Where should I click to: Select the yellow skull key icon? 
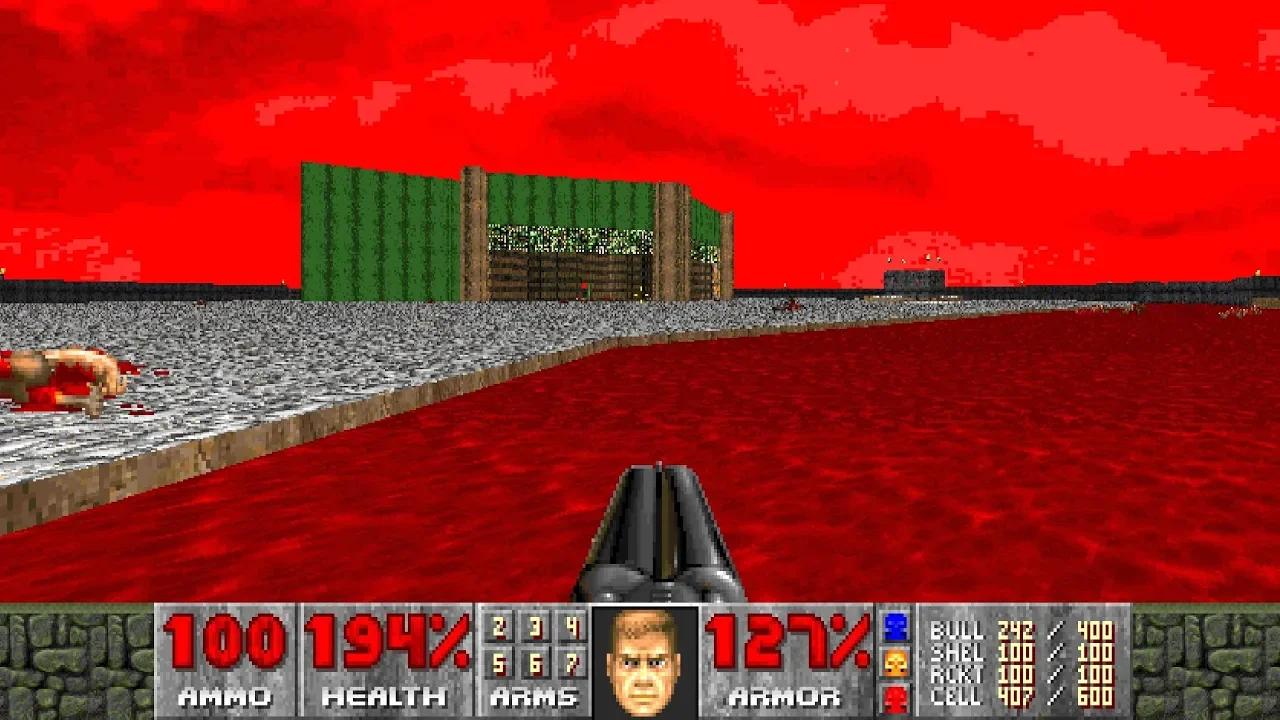point(895,660)
